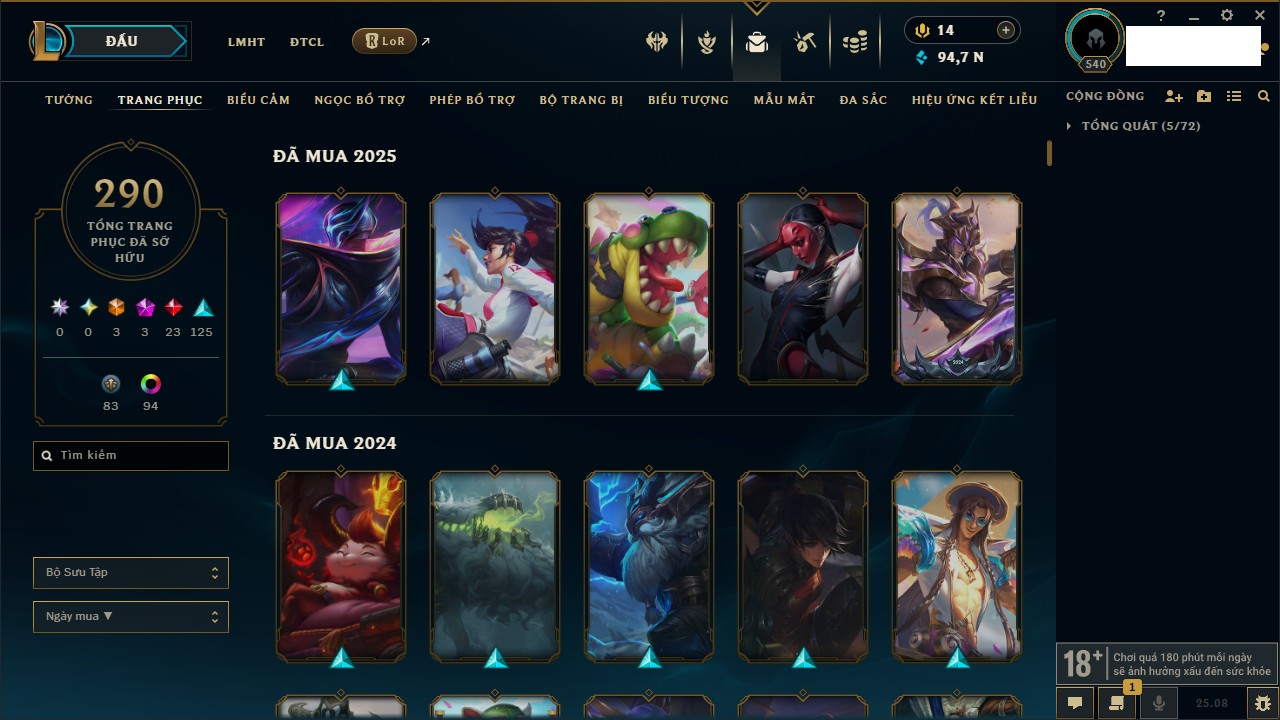Open the BIỂU CẢM tab
The height and width of the screenshot is (720, 1280).
click(258, 100)
